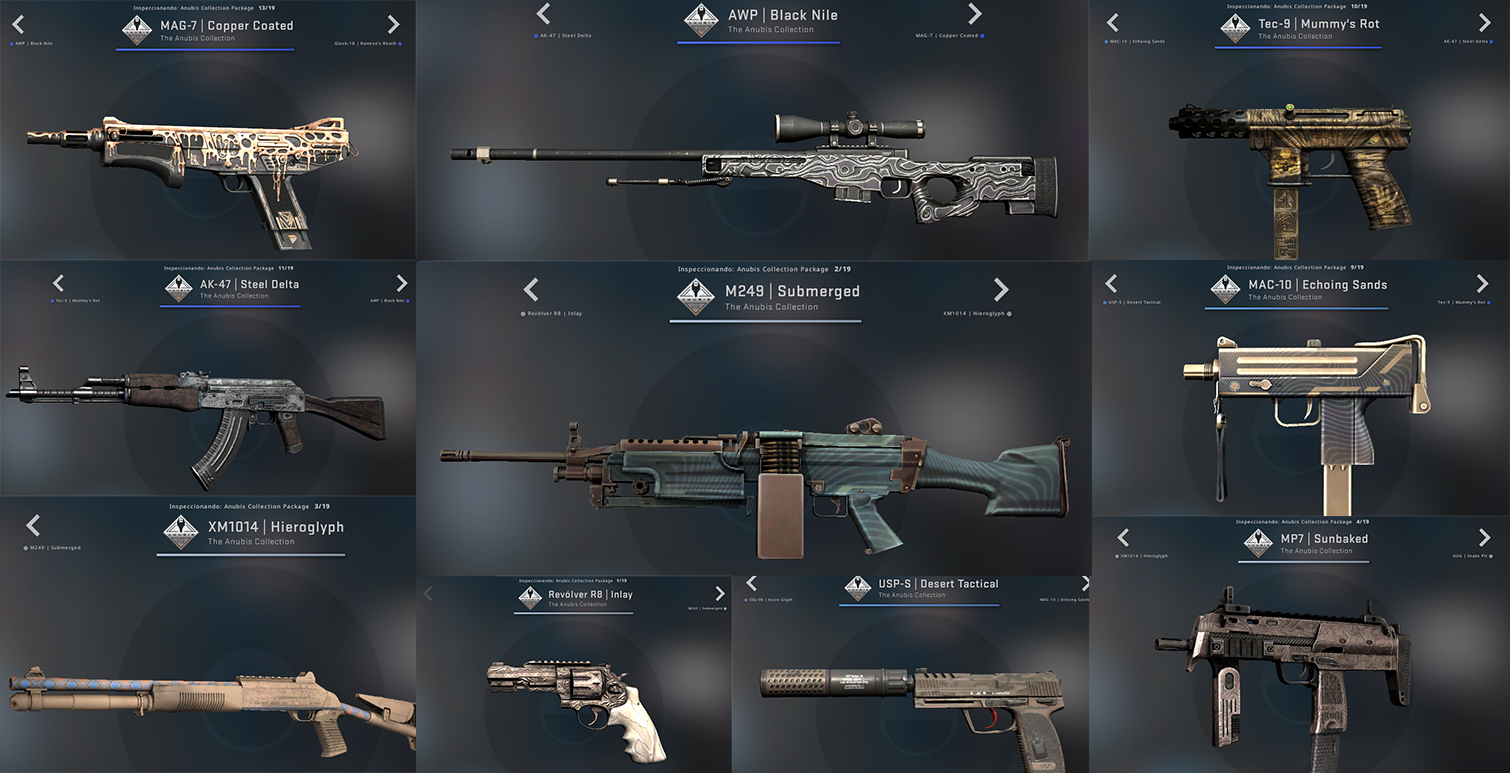Click the left arrow beside MP7 Sunbaked
1510x773 pixels.
tap(1123, 538)
